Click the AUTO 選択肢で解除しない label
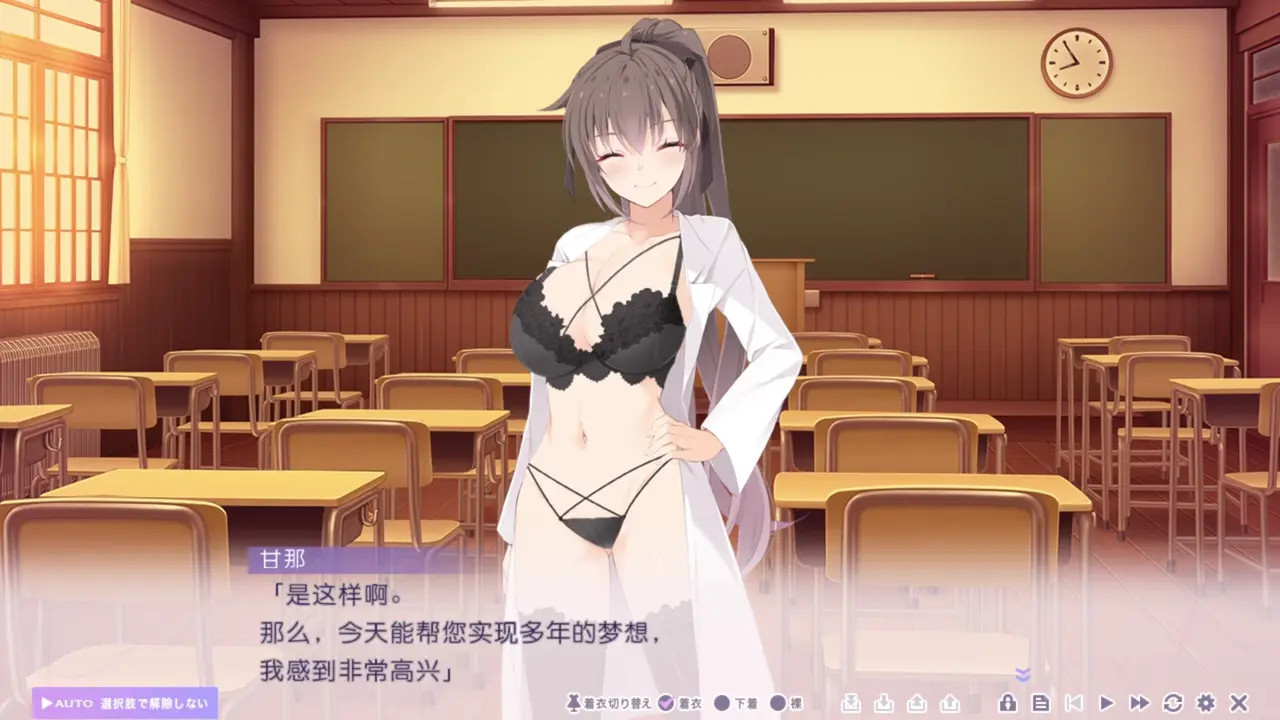 pos(125,703)
